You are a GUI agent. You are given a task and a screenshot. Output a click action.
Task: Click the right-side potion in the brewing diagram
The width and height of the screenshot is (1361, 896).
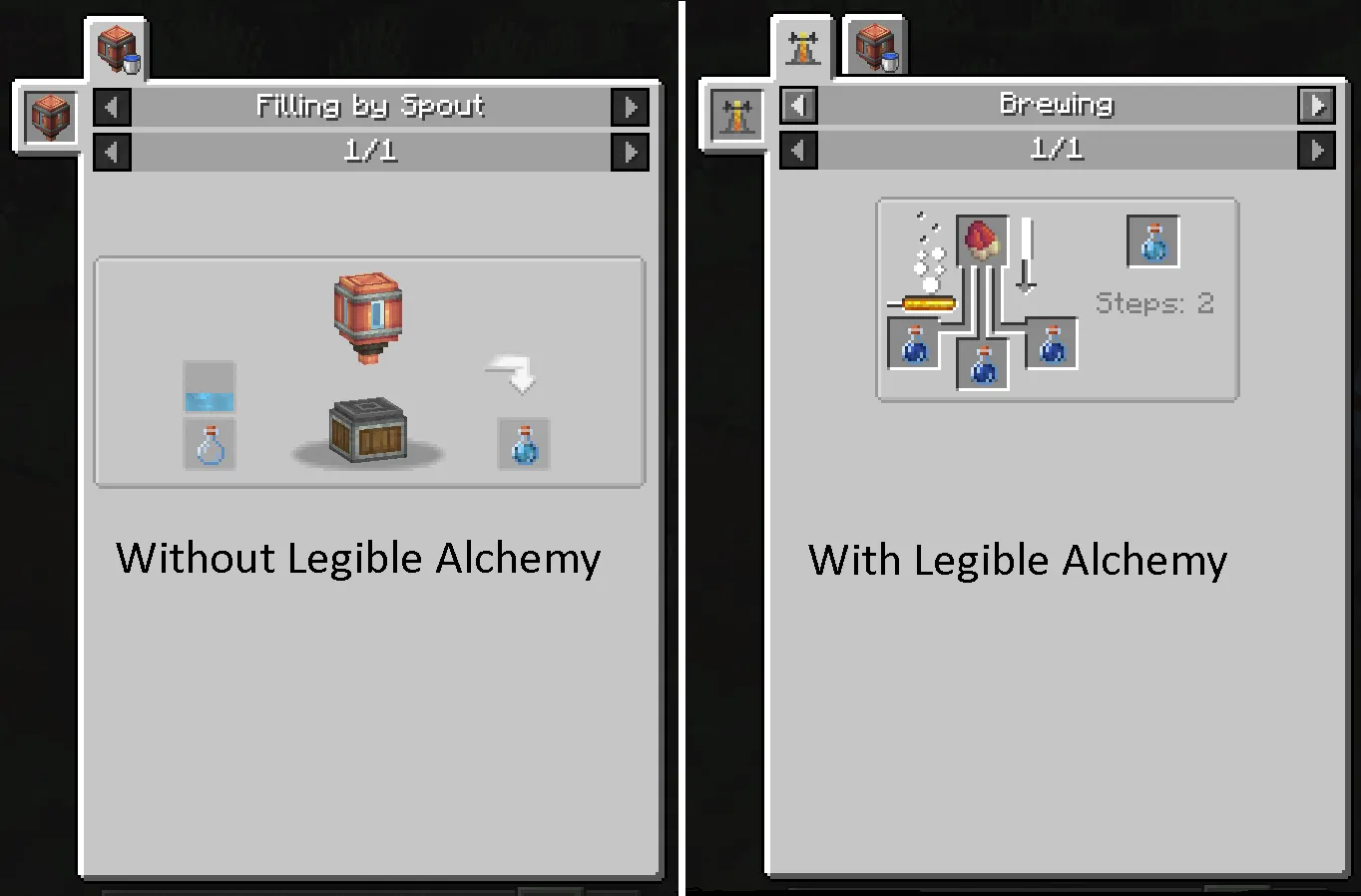[1051, 342]
